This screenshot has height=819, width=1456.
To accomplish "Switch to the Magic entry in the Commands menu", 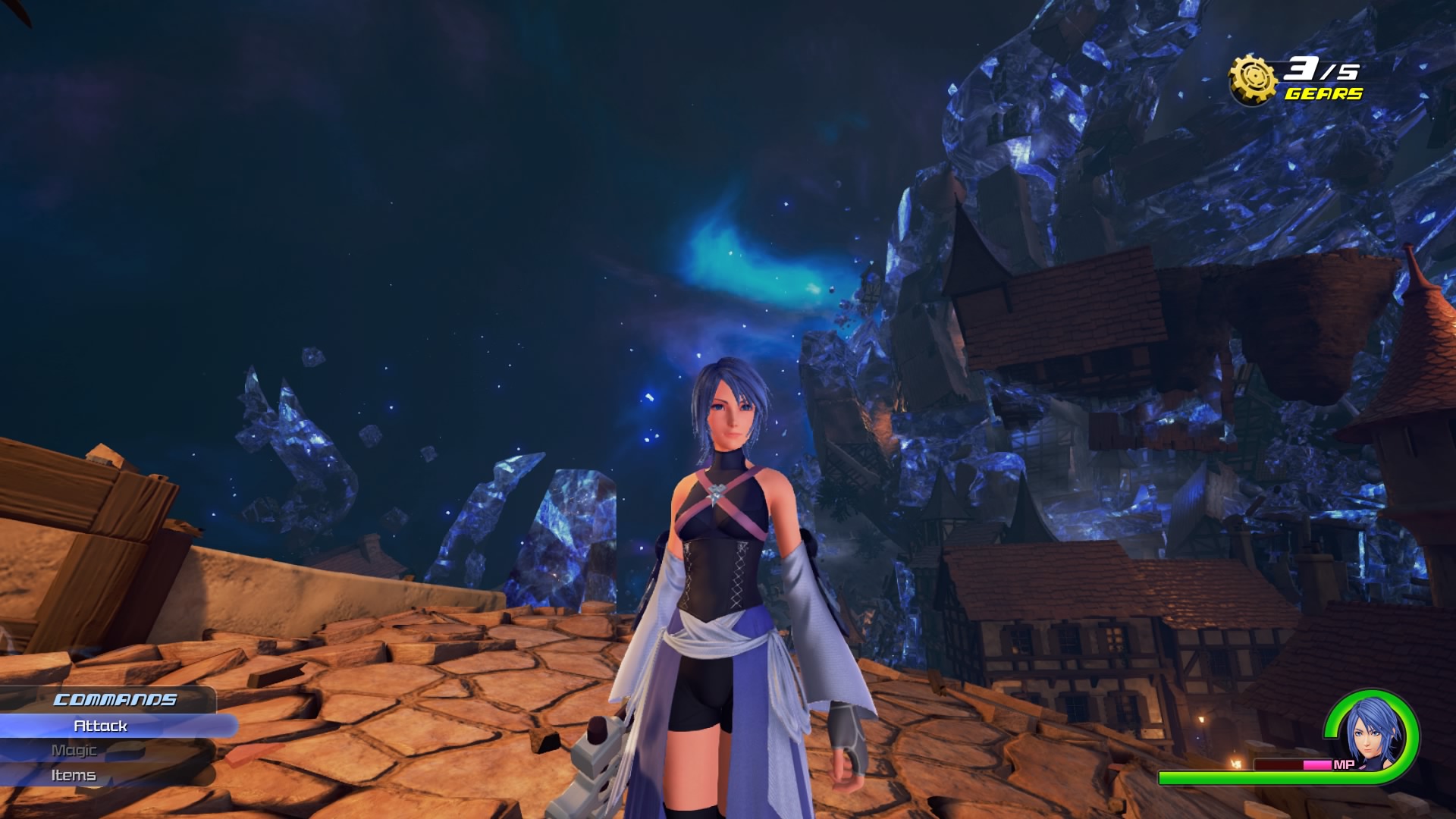I will pyautogui.click(x=76, y=750).
